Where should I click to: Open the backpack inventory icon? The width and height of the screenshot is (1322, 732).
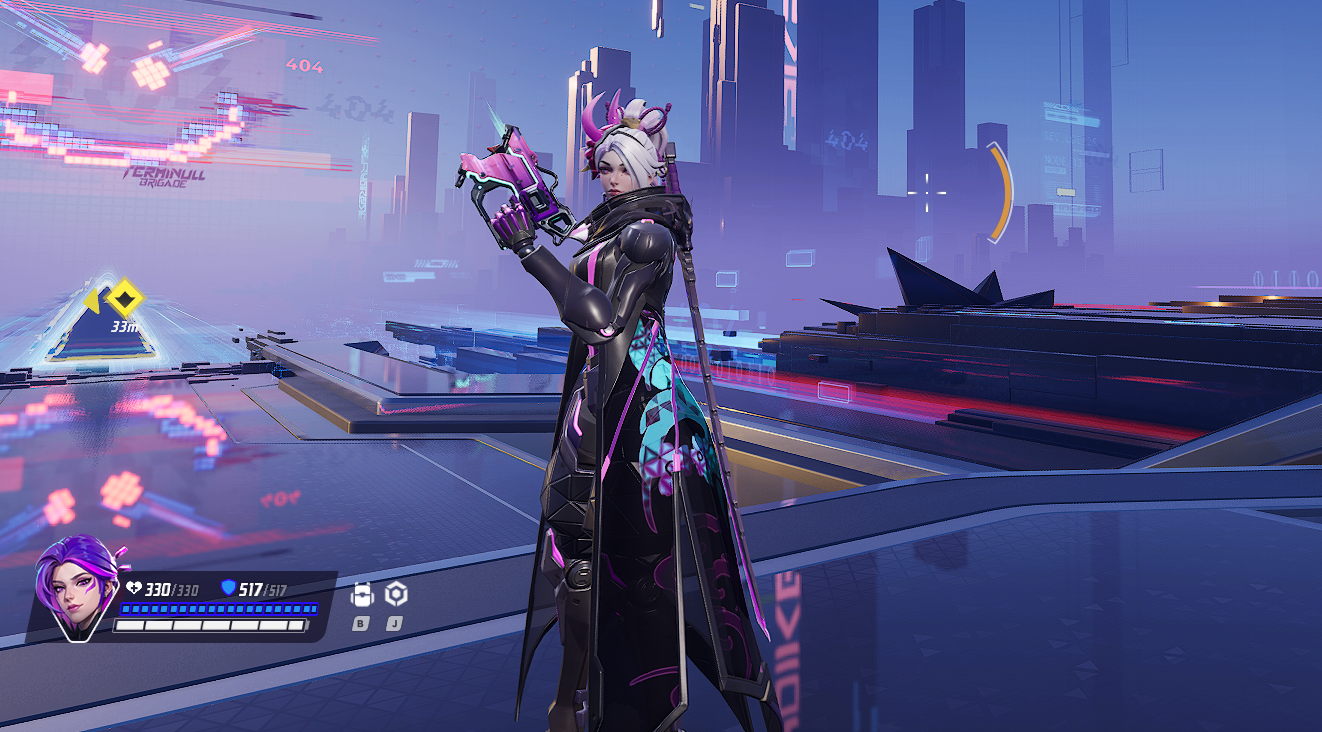click(x=362, y=595)
